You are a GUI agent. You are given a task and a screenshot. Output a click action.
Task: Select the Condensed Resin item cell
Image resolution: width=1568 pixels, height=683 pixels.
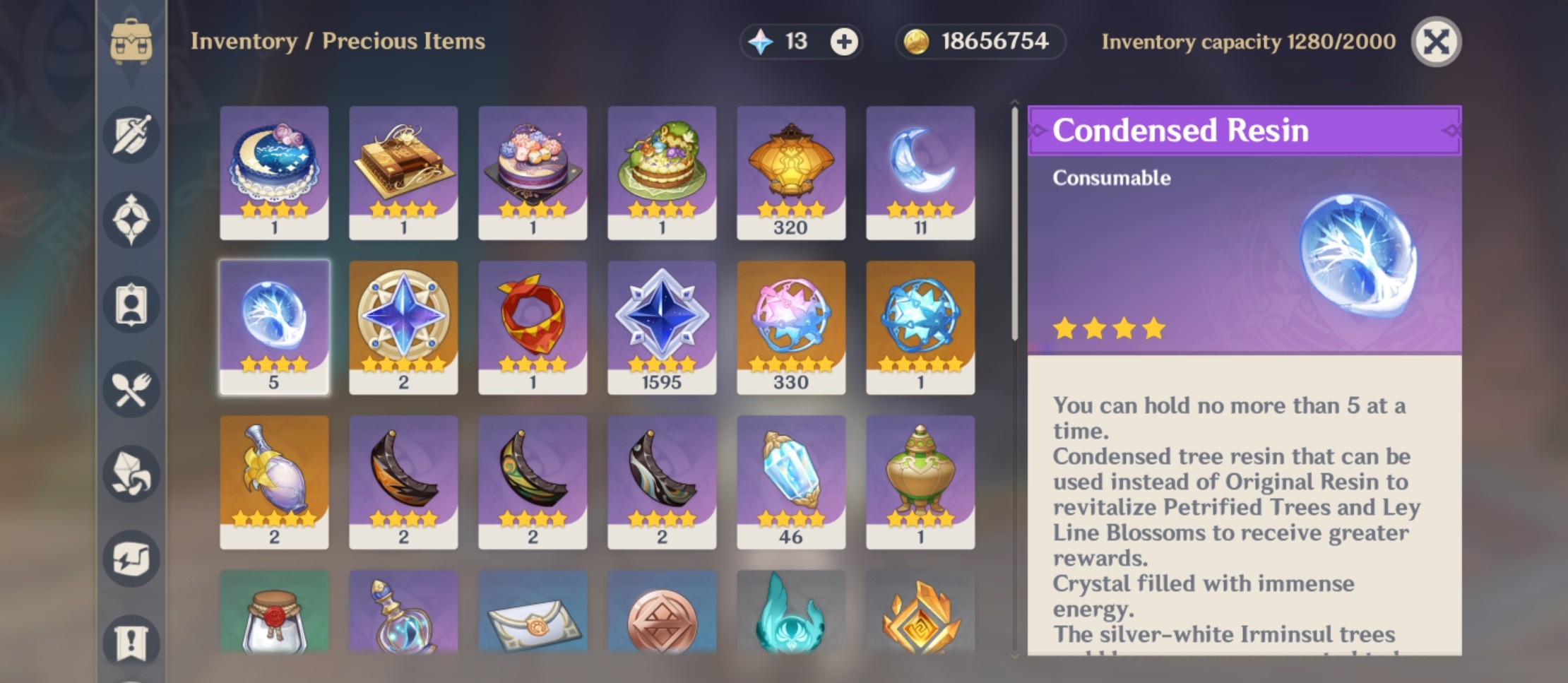(x=275, y=325)
